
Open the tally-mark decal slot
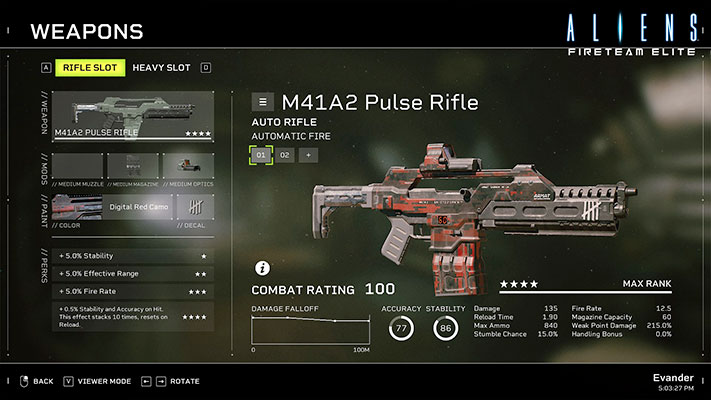[x=195, y=207]
